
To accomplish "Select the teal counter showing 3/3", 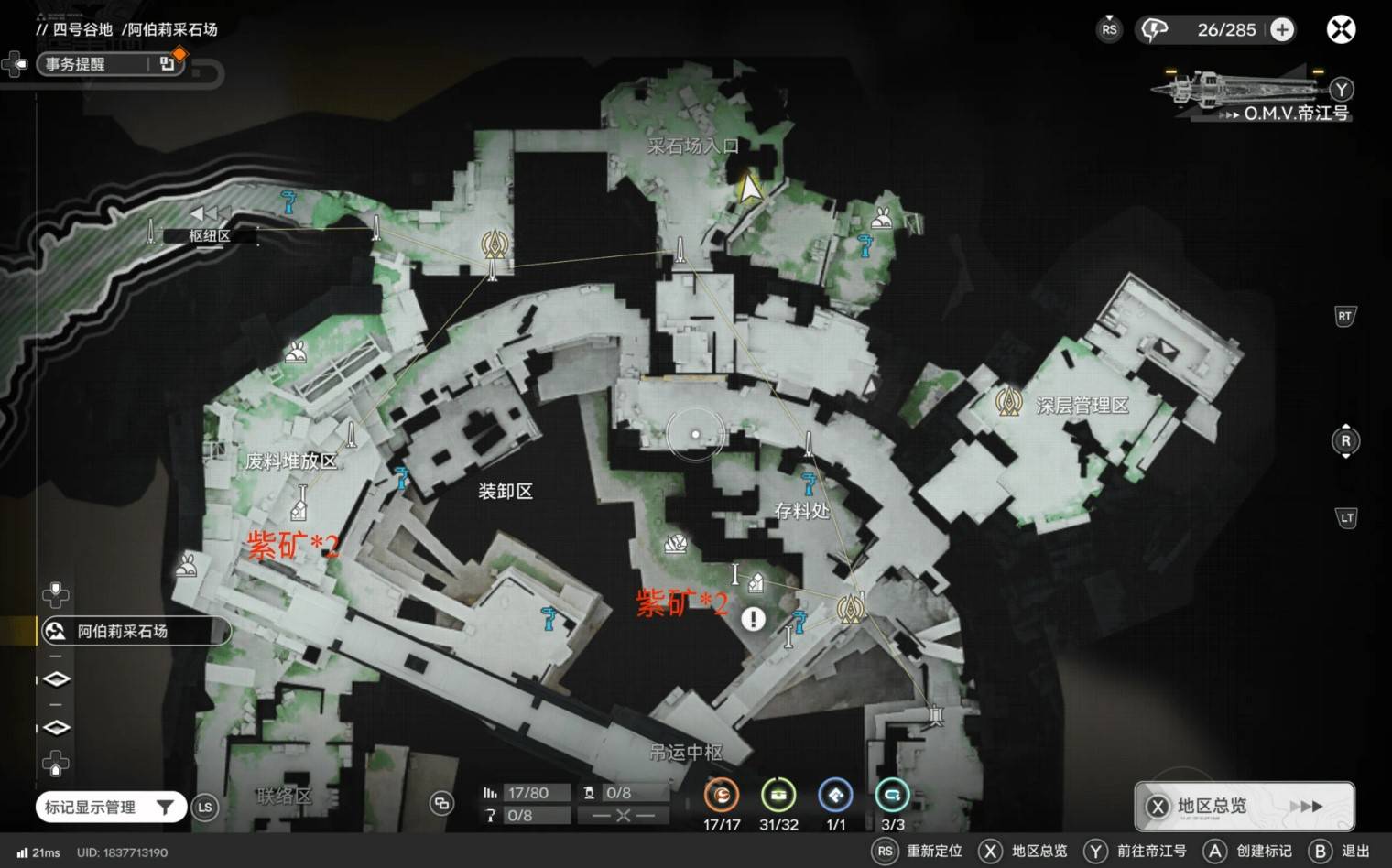I will (x=892, y=796).
